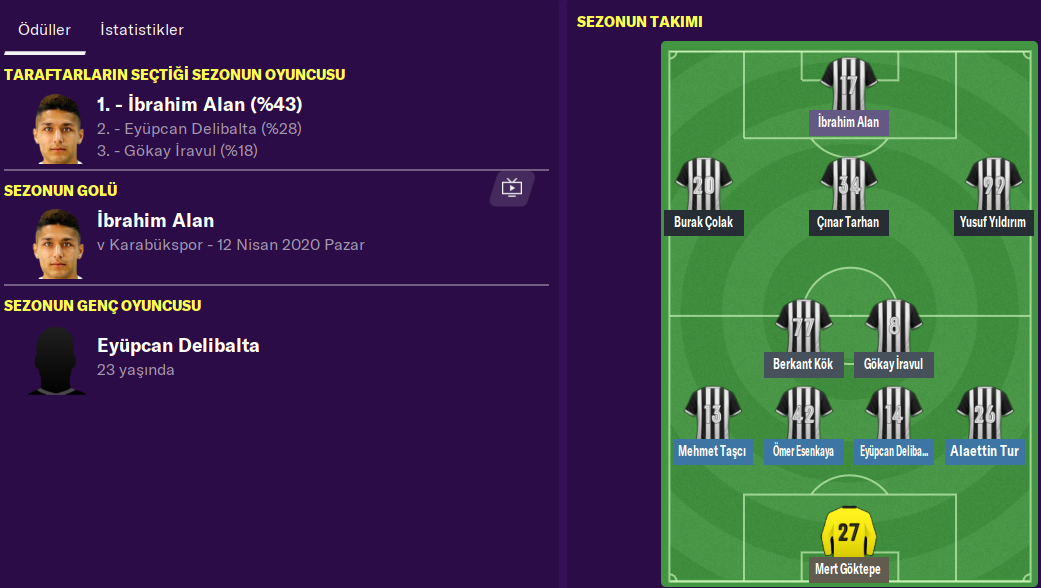1041x588 pixels.
Task: Select goalkeeper Mert Göktepe
Action: pos(848,570)
